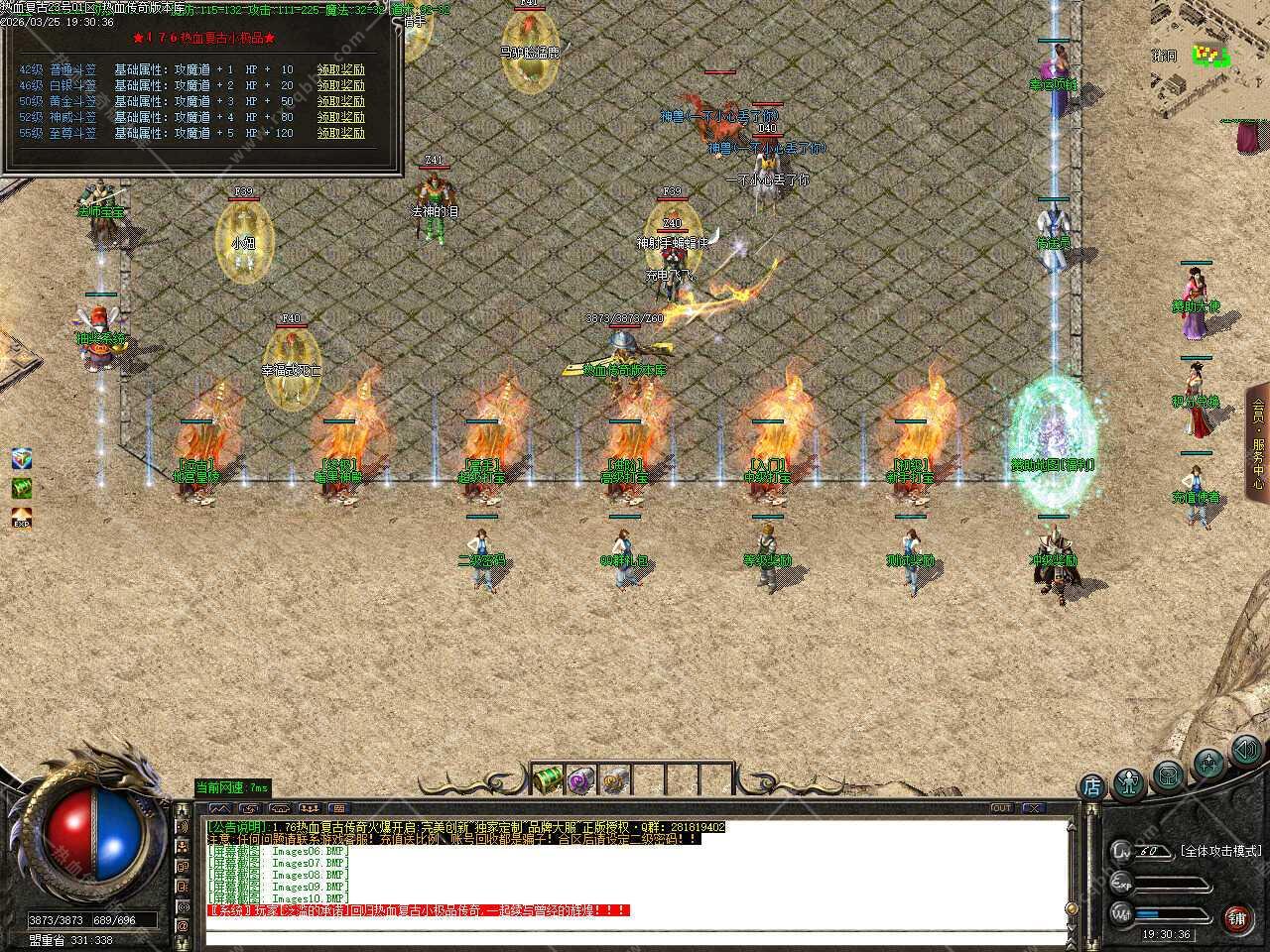This screenshot has width=1270, height=952.
Task: Claim the 52级 神威斗笠 reward link
Action: (x=340, y=117)
